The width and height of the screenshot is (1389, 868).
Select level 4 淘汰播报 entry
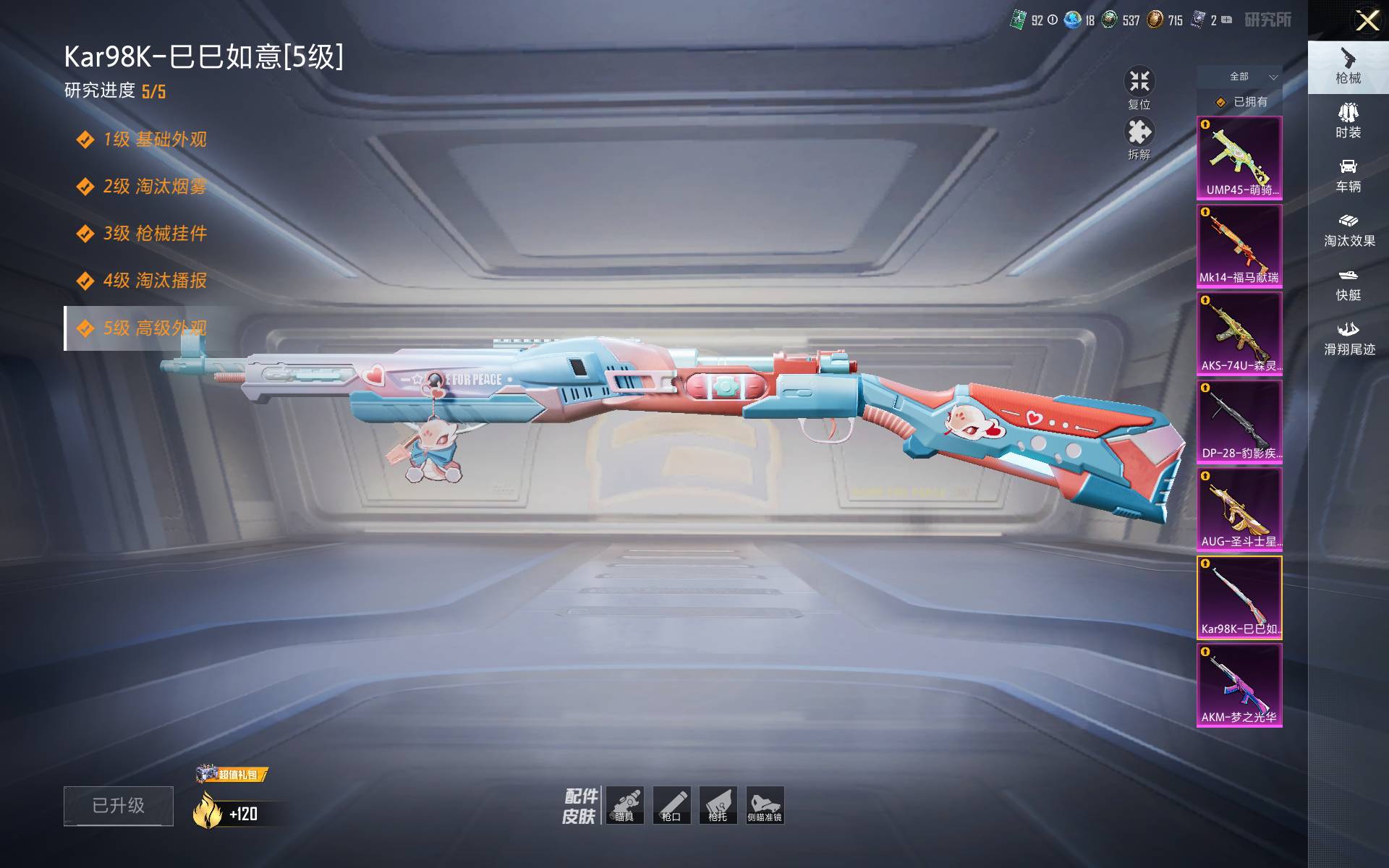[154, 281]
